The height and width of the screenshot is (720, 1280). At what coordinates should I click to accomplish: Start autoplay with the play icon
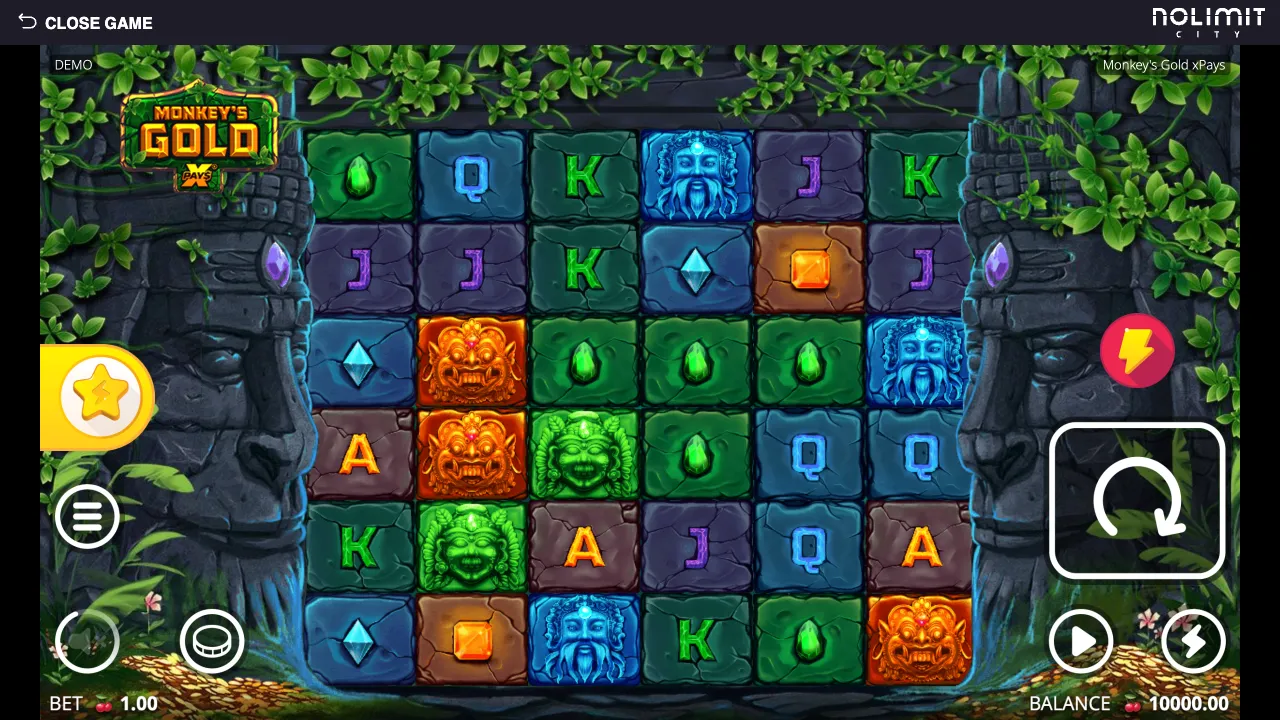1081,641
